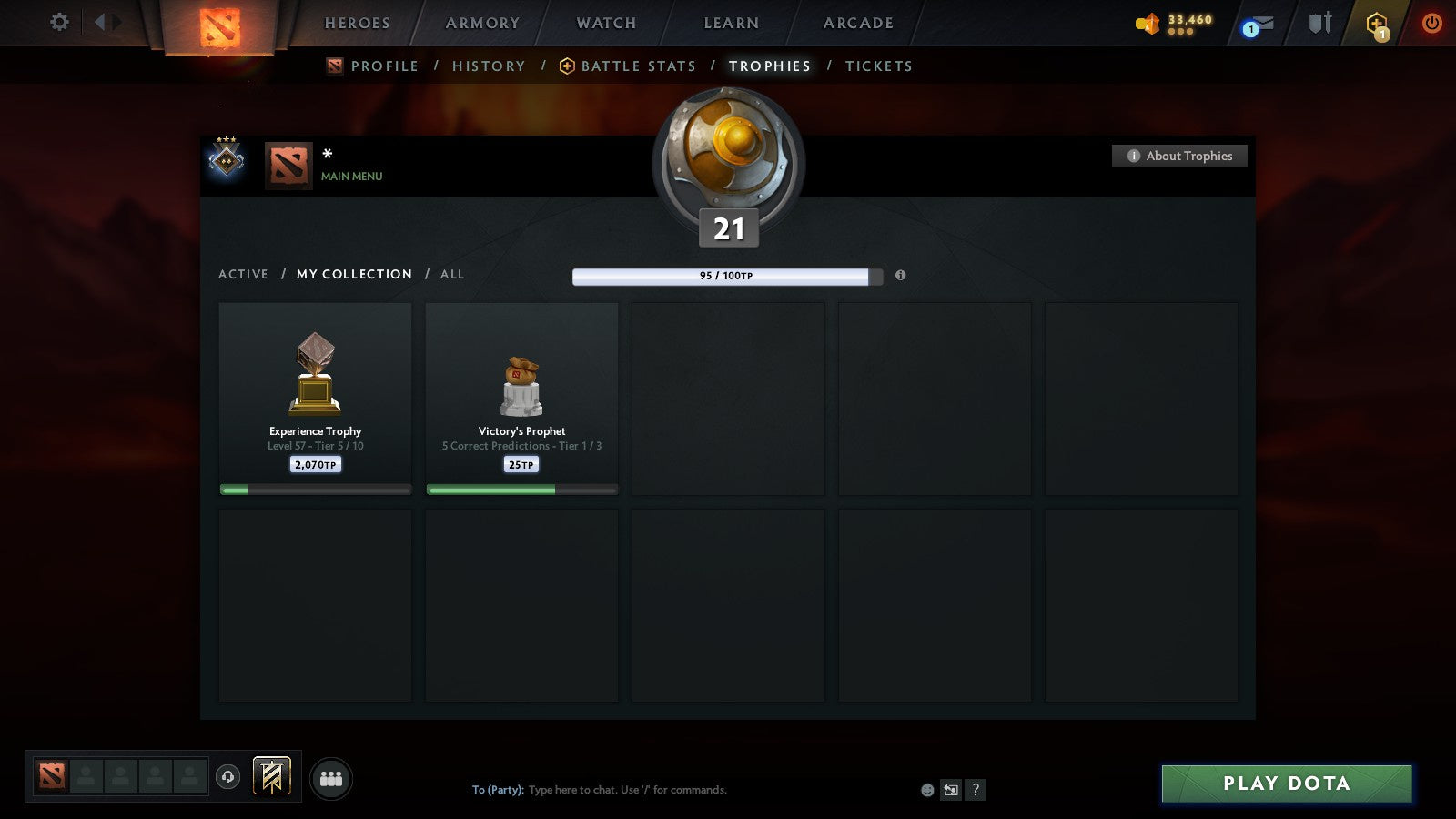Open the HEROES page
The height and width of the screenshot is (819, 1456).
pos(357,24)
